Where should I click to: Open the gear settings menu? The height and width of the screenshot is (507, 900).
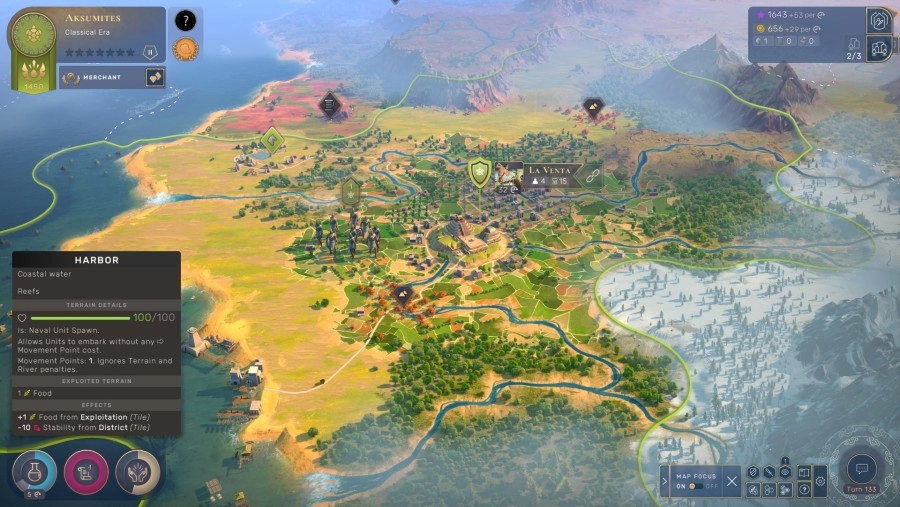tap(821, 481)
